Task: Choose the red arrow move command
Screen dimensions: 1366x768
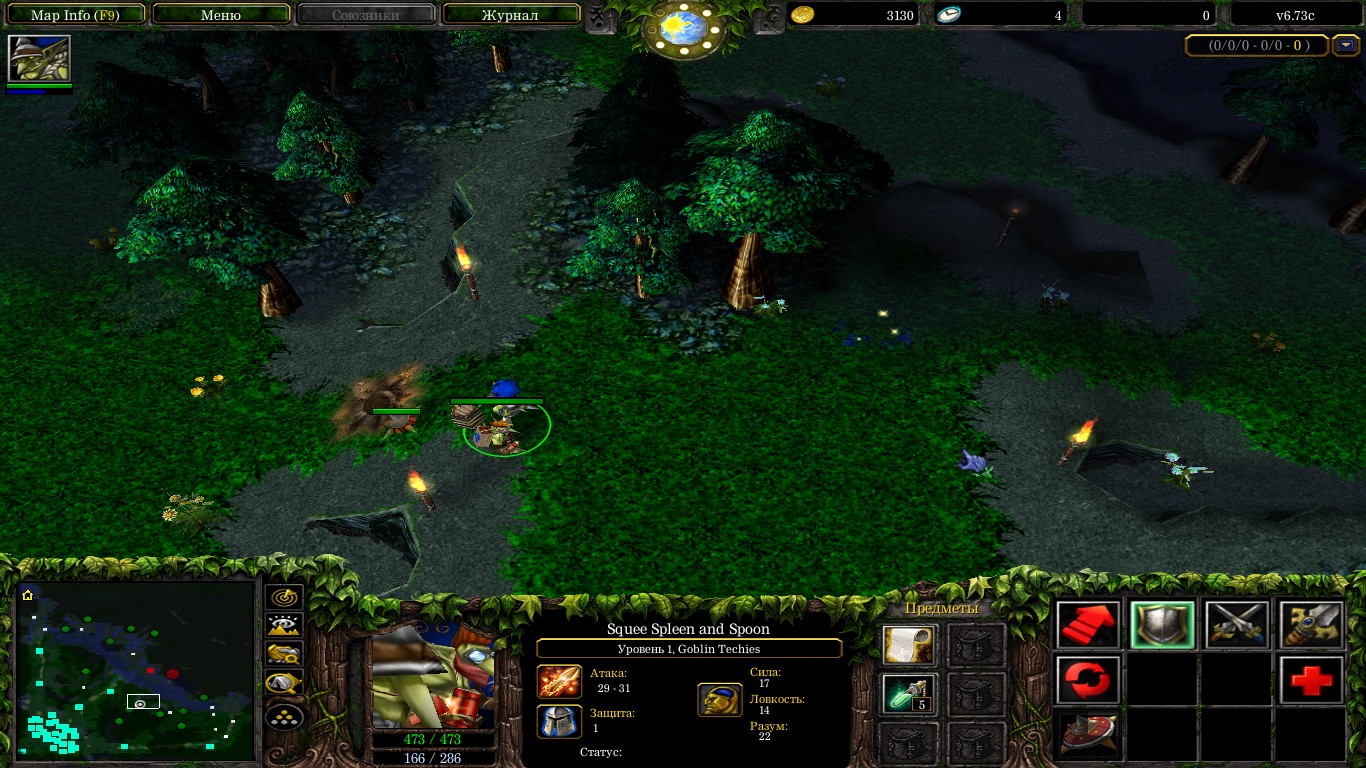Action: [1088, 626]
